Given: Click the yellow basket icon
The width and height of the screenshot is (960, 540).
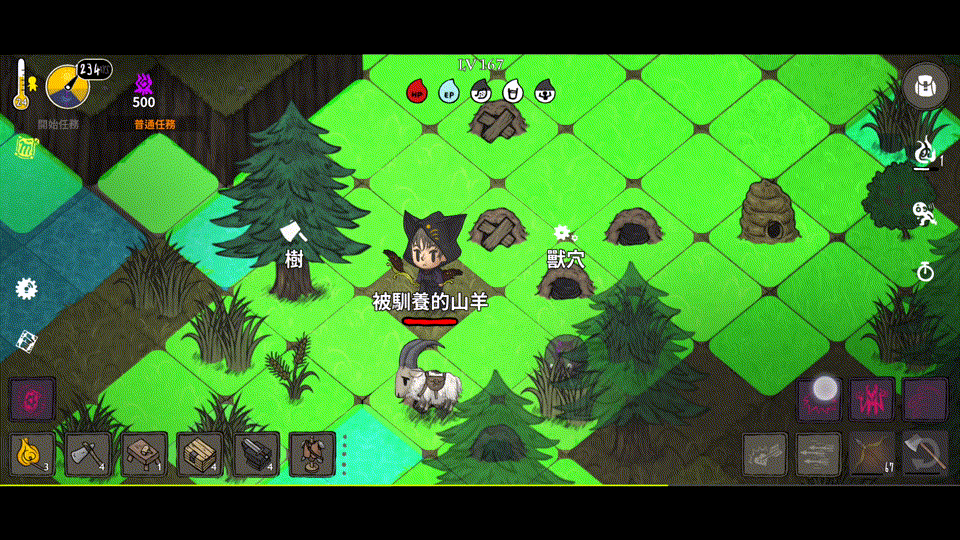Looking at the screenshot, I should click(x=26, y=148).
